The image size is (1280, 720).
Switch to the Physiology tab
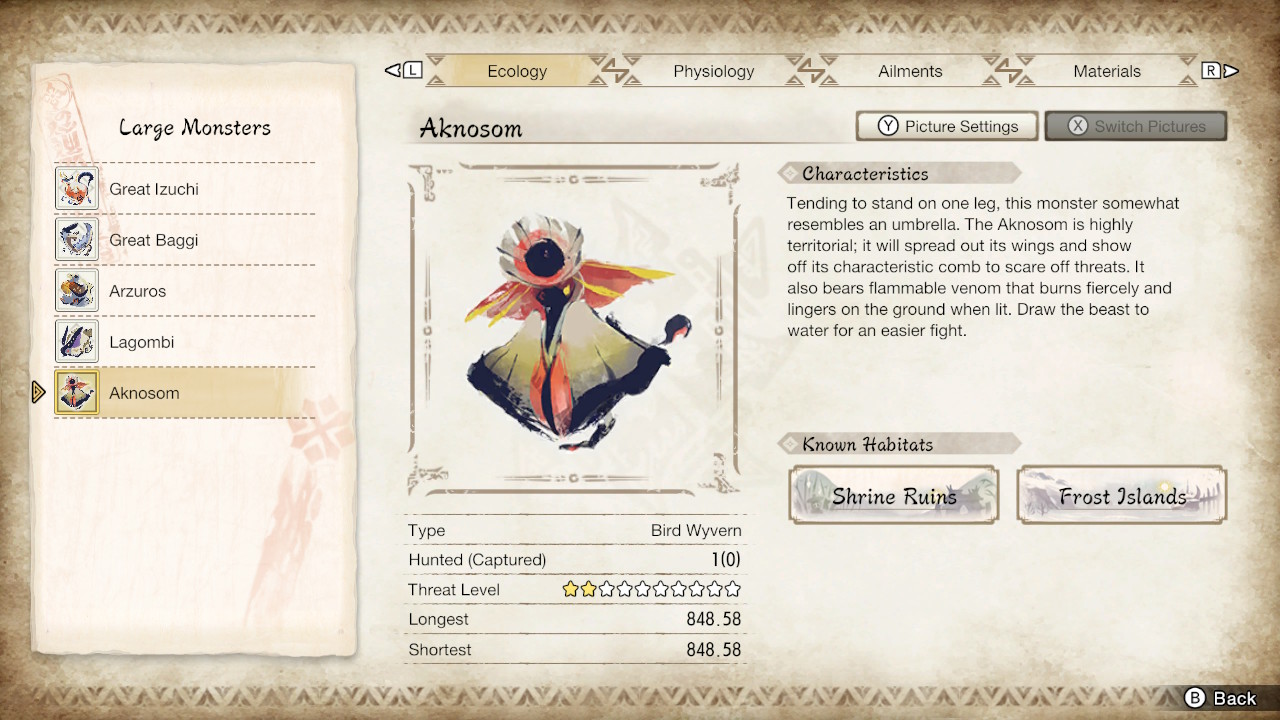coord(713,71)
